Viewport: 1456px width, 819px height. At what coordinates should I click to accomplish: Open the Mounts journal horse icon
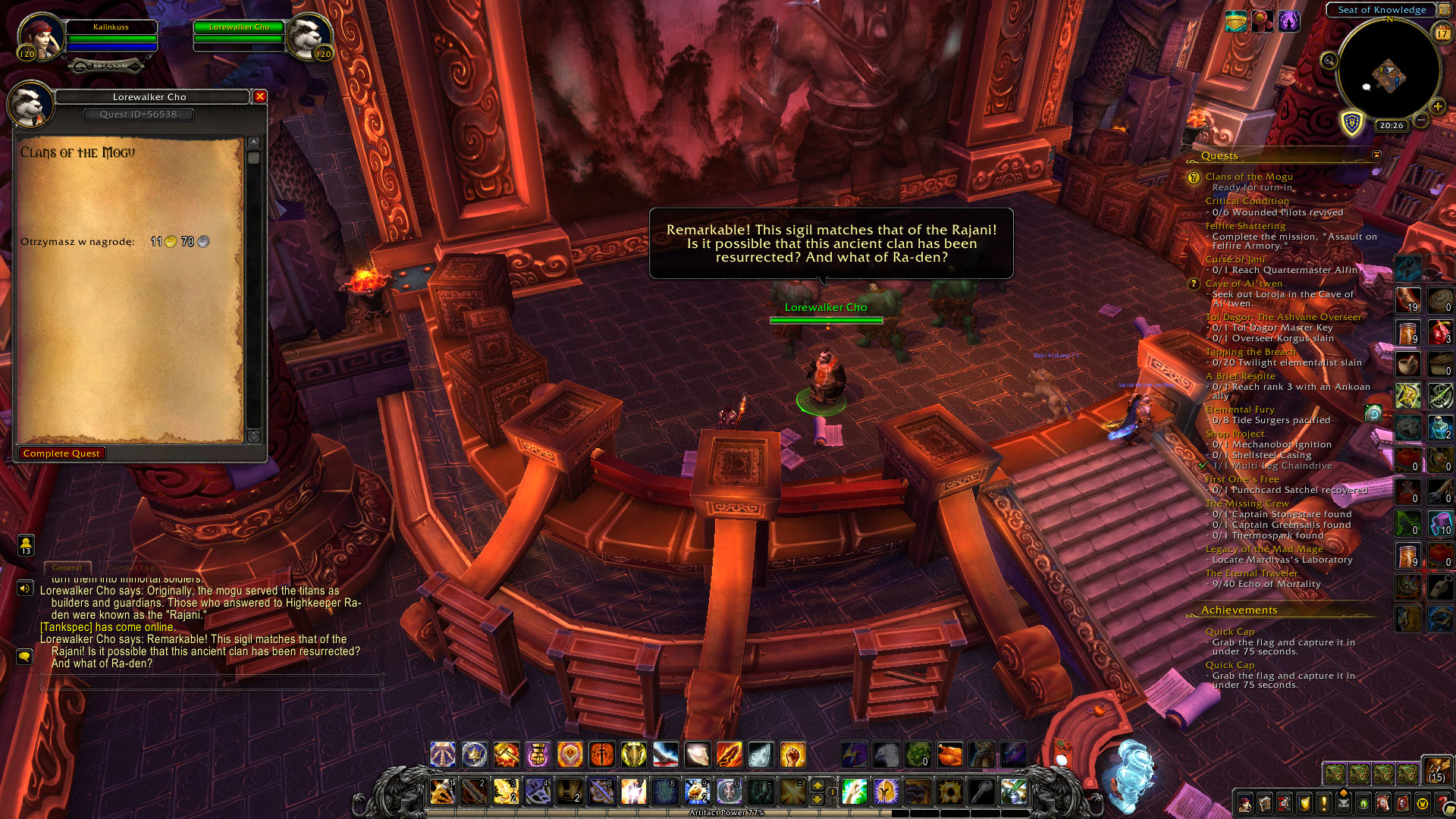[1382, 804]
